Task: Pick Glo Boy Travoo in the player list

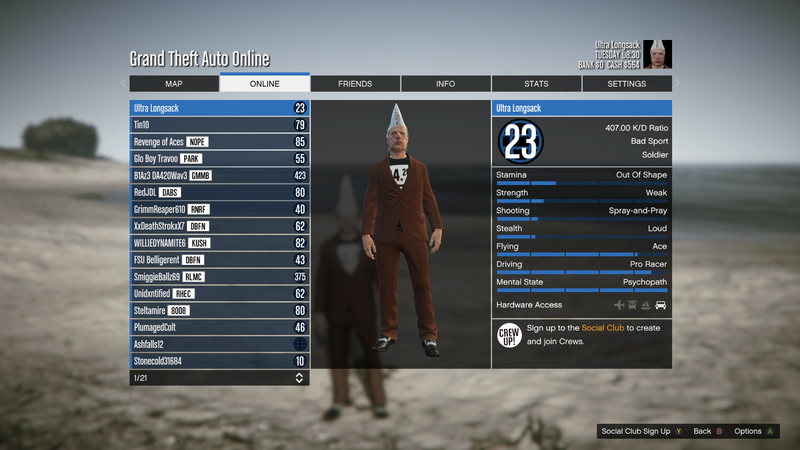Action: point(219,159)
